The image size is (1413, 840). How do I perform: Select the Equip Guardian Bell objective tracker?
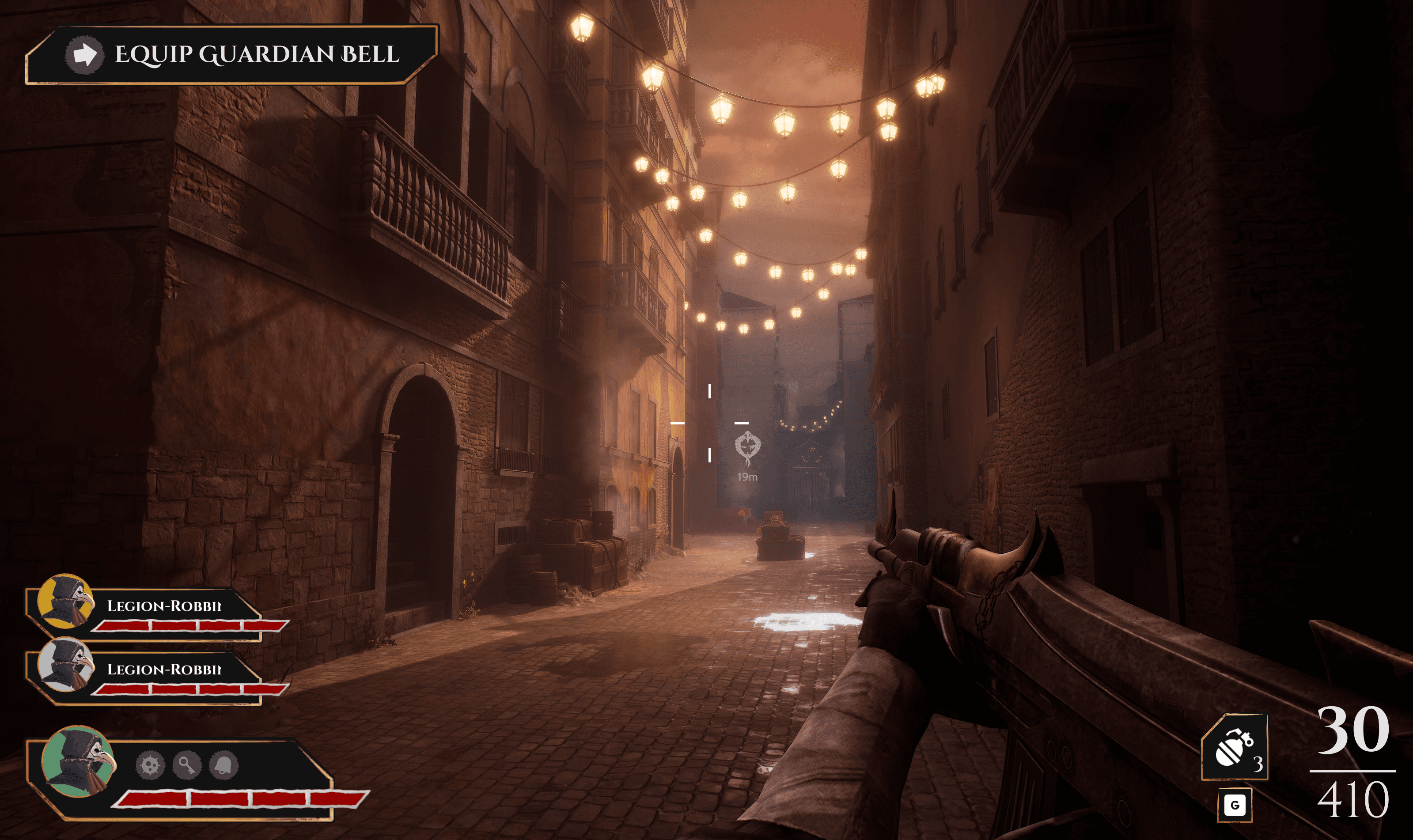point(232,54)
